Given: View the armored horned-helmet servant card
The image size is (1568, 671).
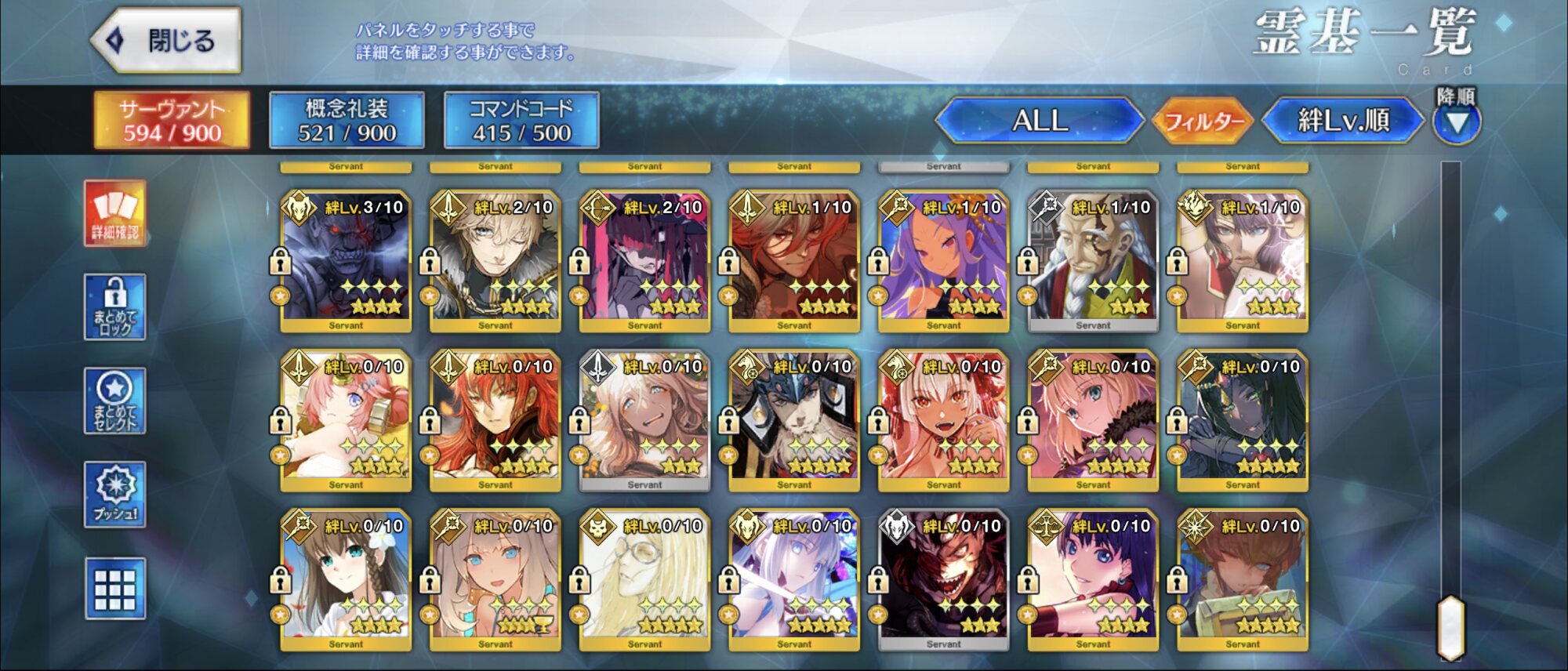Looking at the screenshot, I should [x=793, y=420].
